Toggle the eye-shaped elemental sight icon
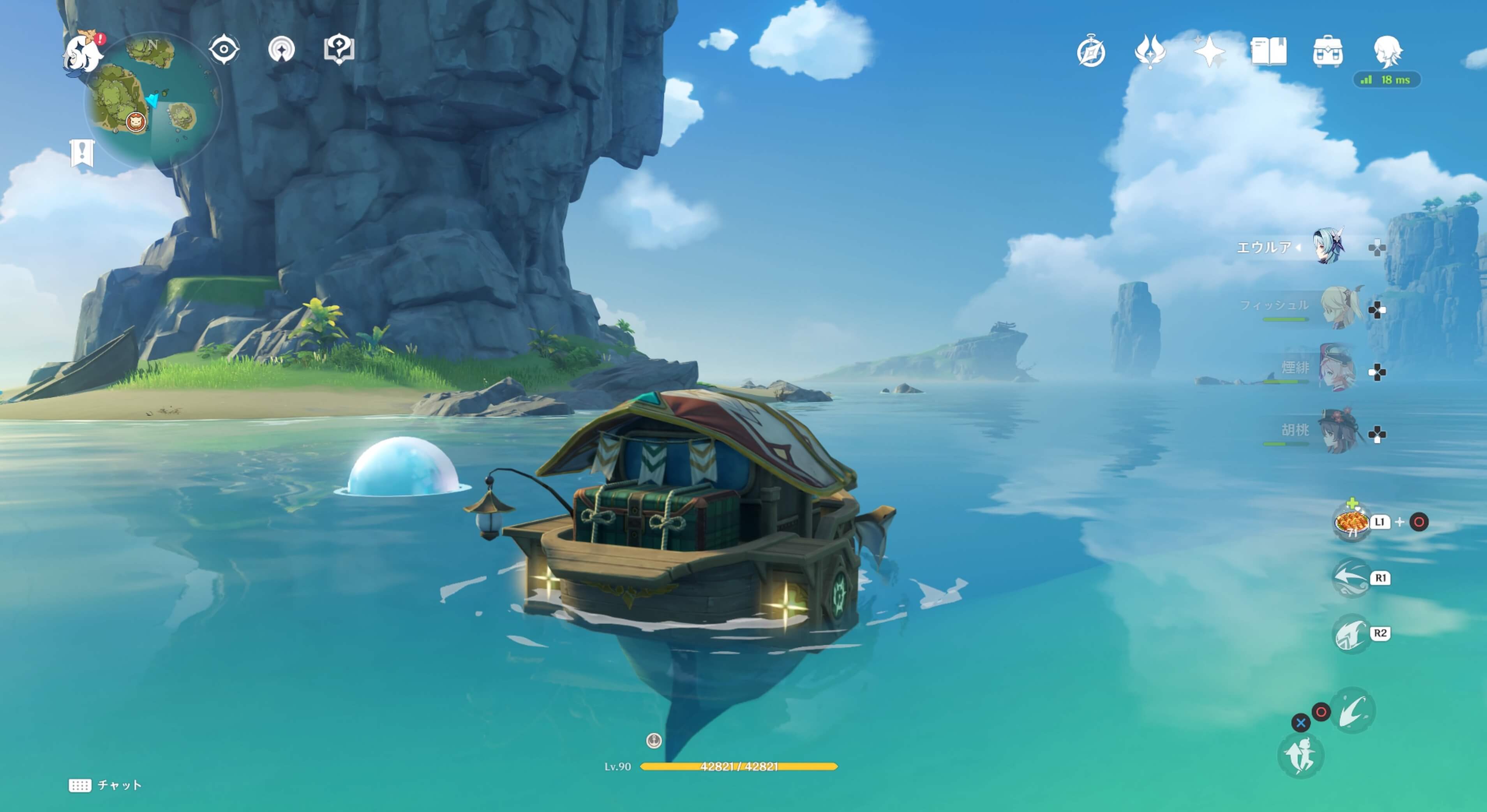 click(x=224, y=49)
